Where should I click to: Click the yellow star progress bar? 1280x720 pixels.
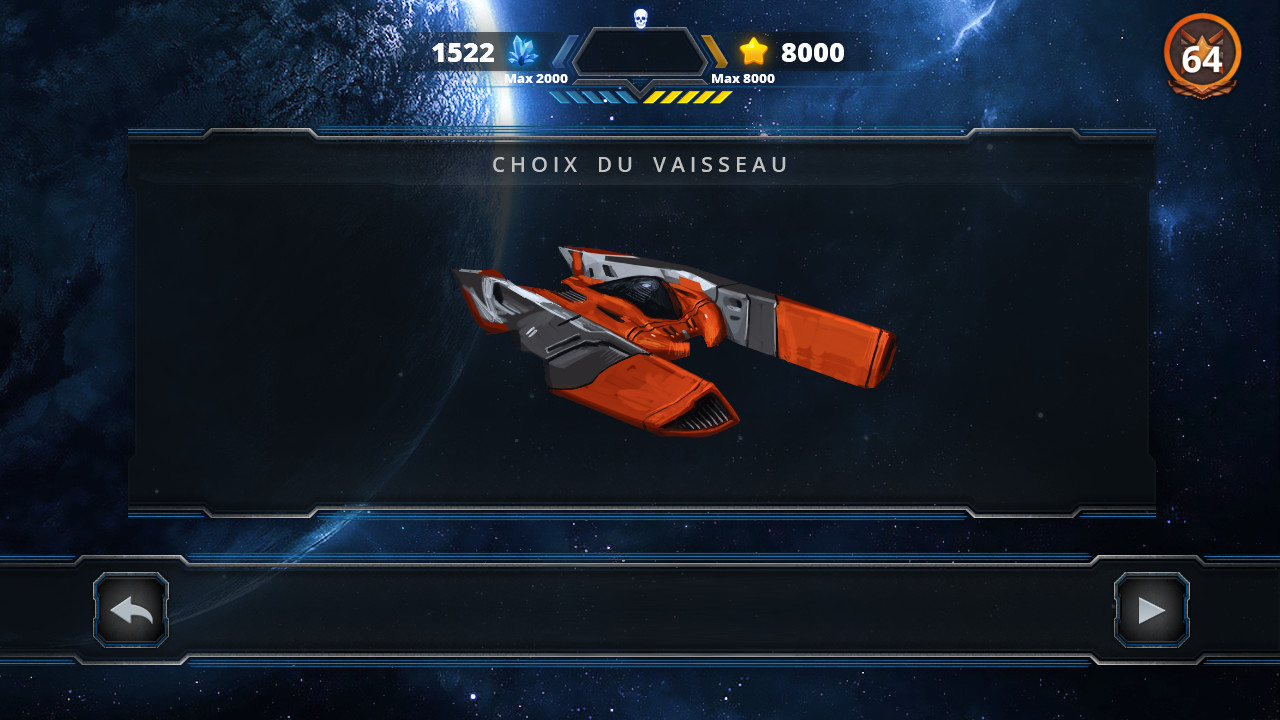coord(688,98)
